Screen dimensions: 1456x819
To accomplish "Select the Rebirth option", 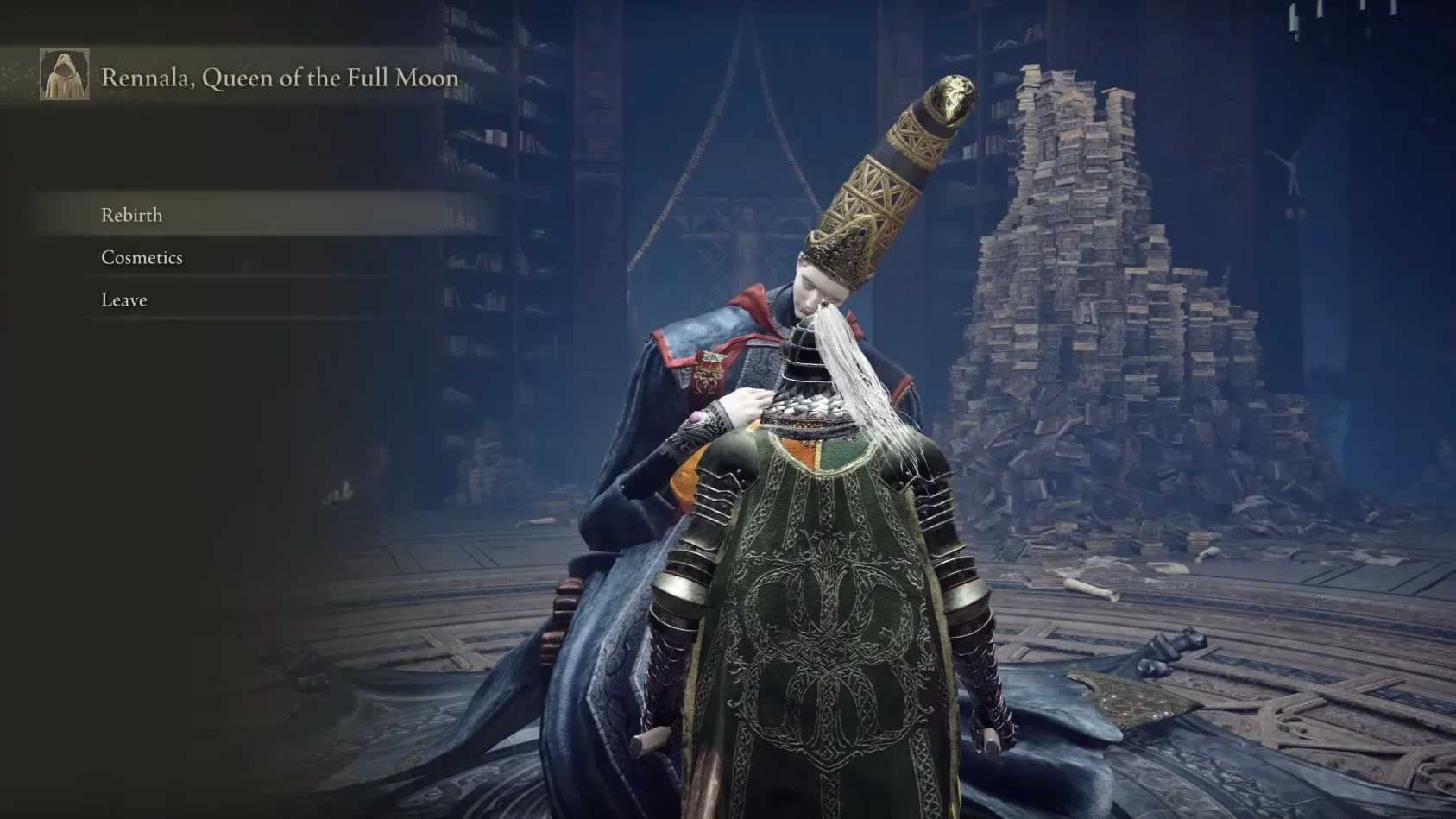I will tap(132, 215).
